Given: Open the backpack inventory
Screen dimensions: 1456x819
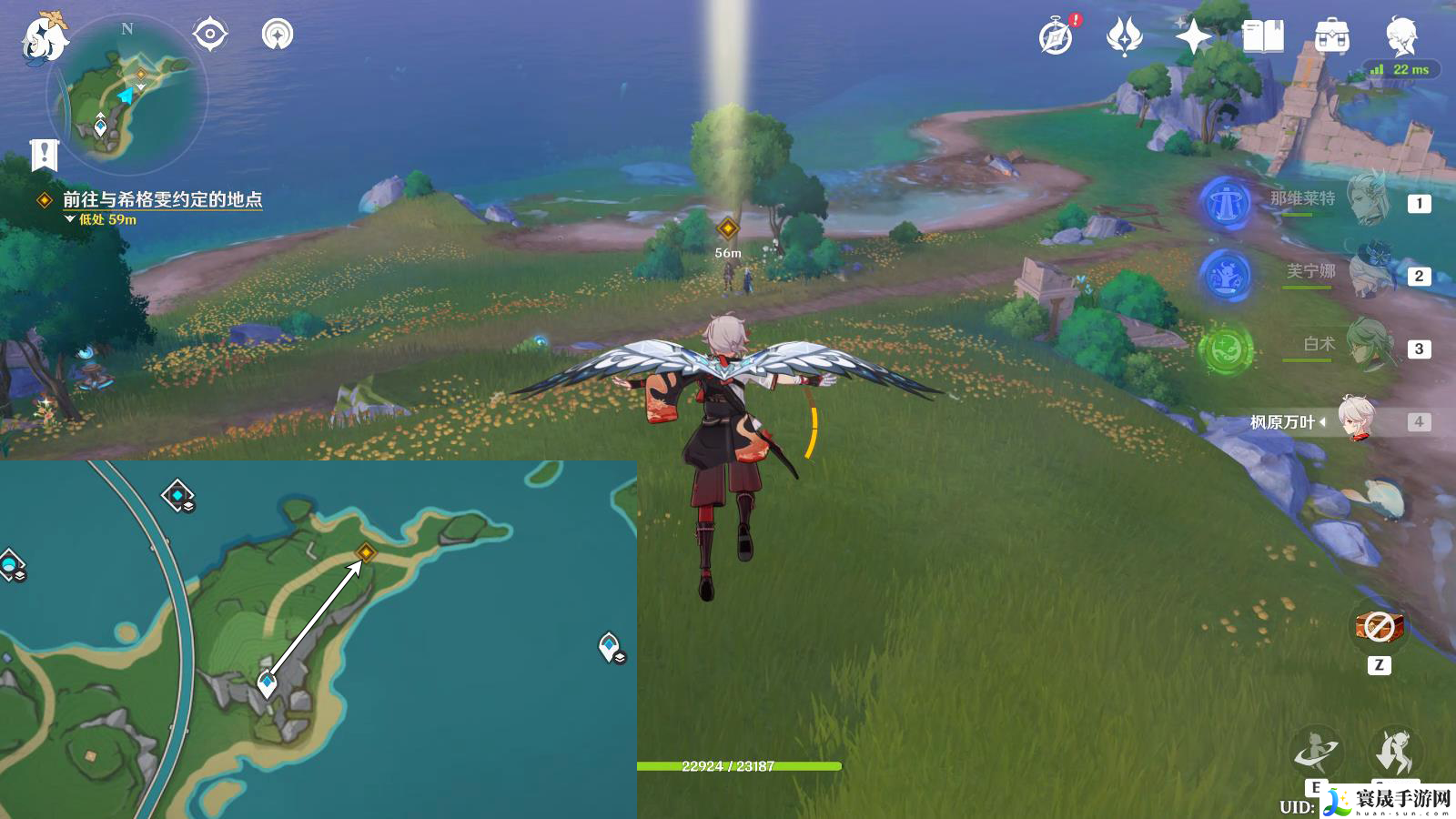Looking at the screenshot, I should coord(1331,37).
